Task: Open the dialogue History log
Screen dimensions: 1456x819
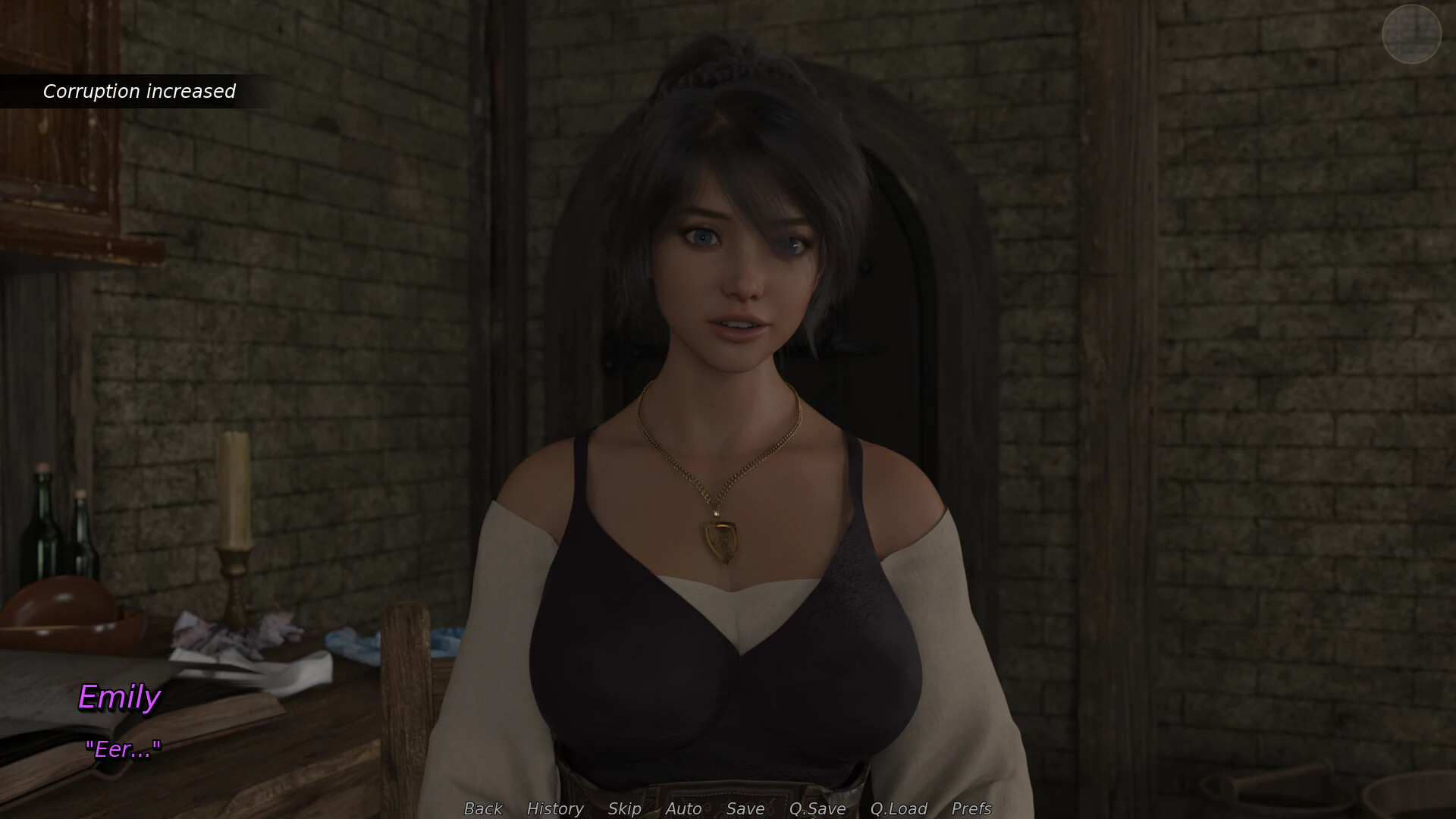Action: click(554, 808)
